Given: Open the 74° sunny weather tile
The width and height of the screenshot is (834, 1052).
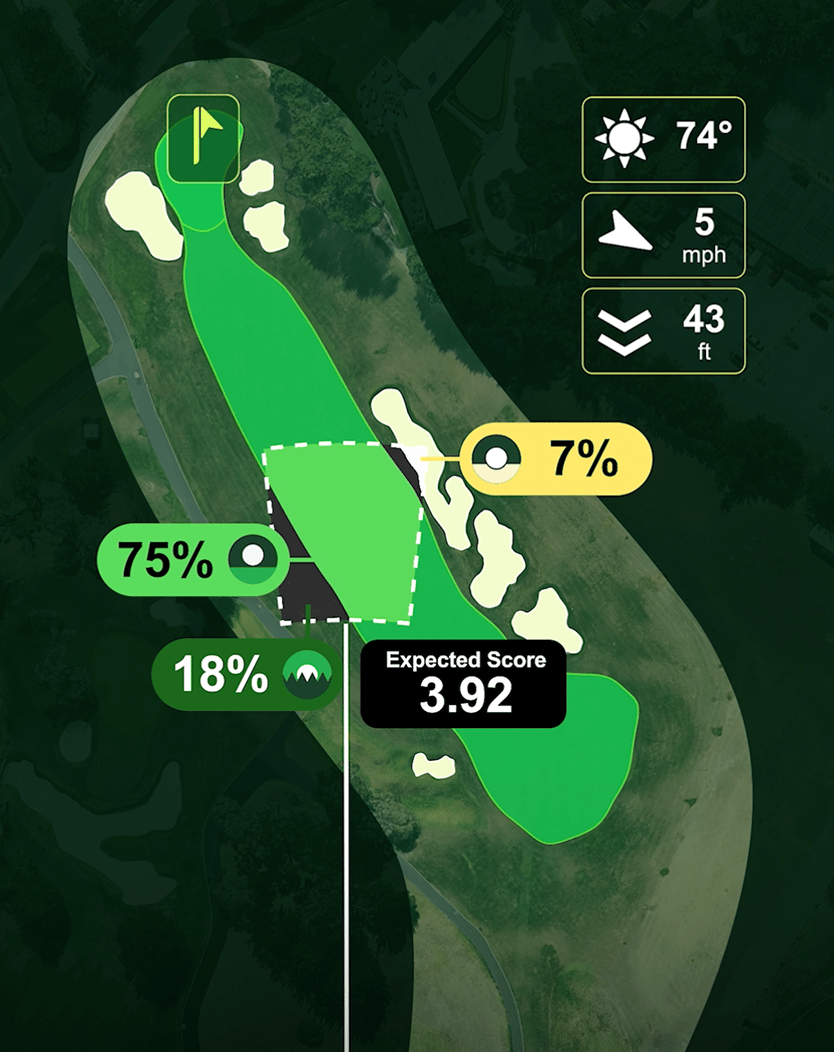Looking at the screenshot, I should 663,139.
